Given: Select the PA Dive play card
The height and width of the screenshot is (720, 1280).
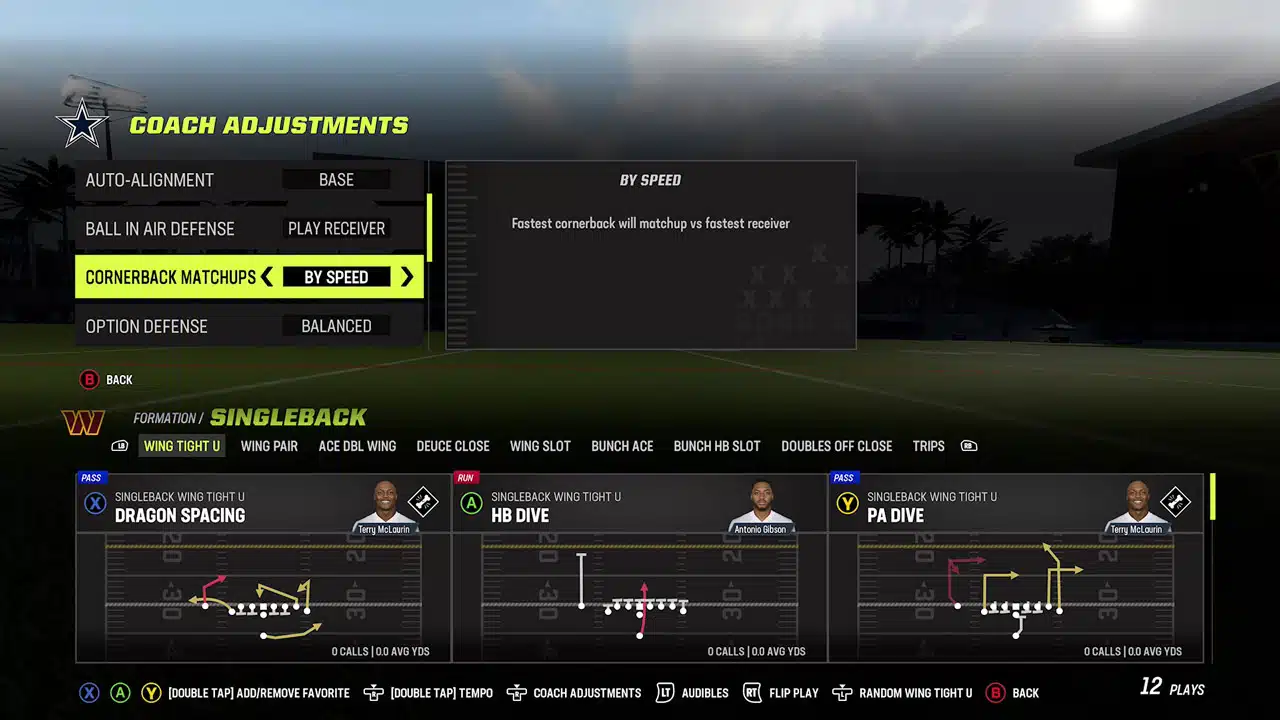Looking at the screenshot, I should 1016,567.
